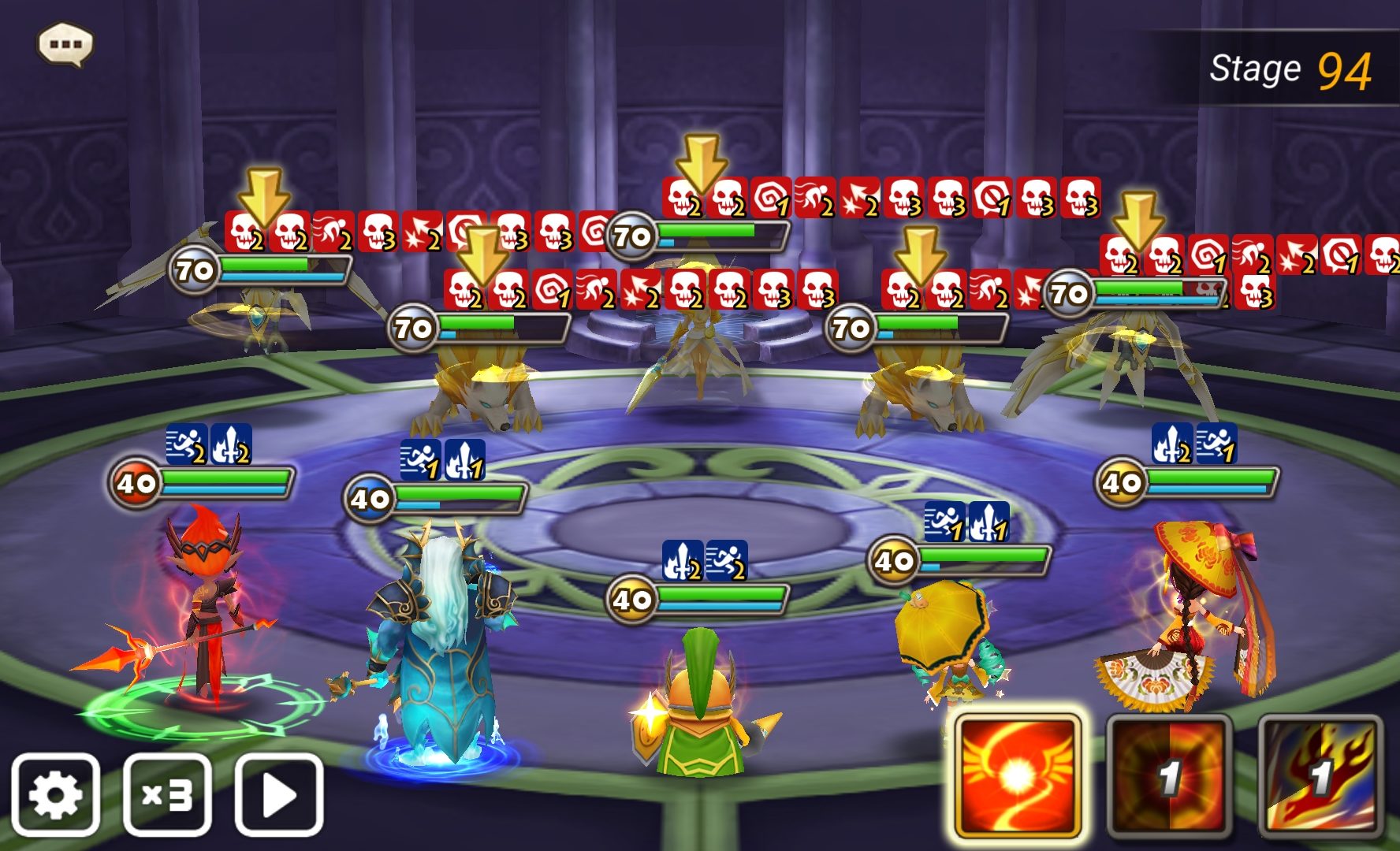Activate the highlighted fireball skill
The height and width of the screenshot is (851, 1400).
click(x=1017, y=776)
